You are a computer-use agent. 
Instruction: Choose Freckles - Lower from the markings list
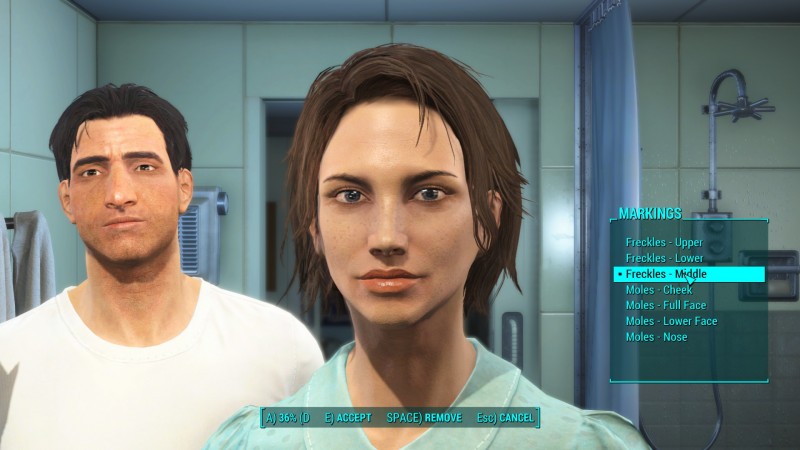point(664,258)
